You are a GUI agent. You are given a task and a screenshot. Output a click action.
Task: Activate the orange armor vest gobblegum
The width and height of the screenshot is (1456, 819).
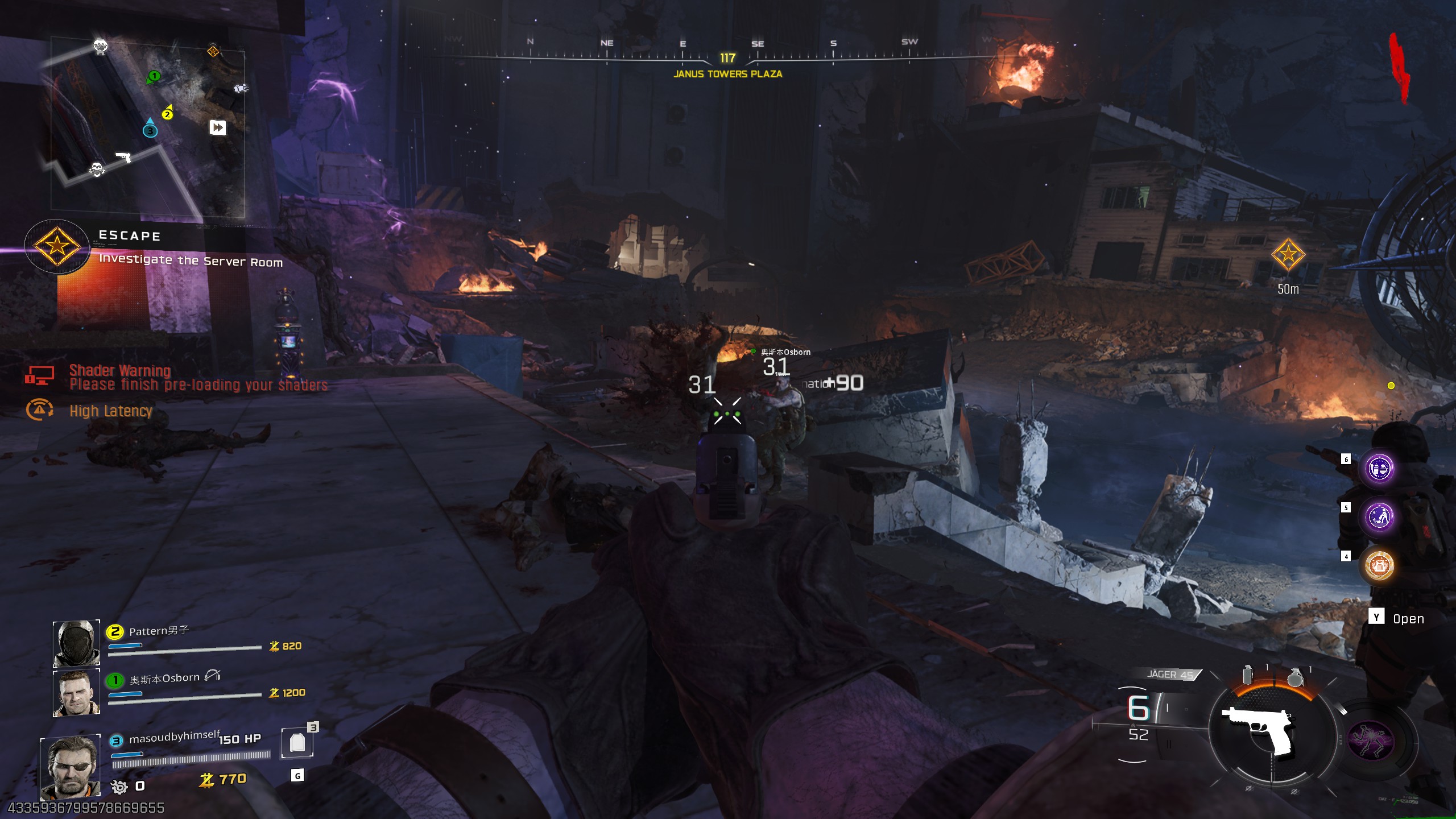(1379, 565)
